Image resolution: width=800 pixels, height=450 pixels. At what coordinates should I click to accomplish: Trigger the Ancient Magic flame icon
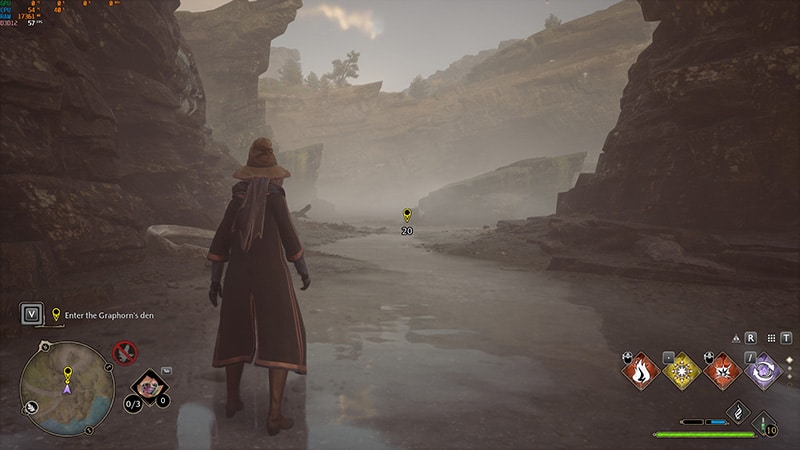coord(738,413)
